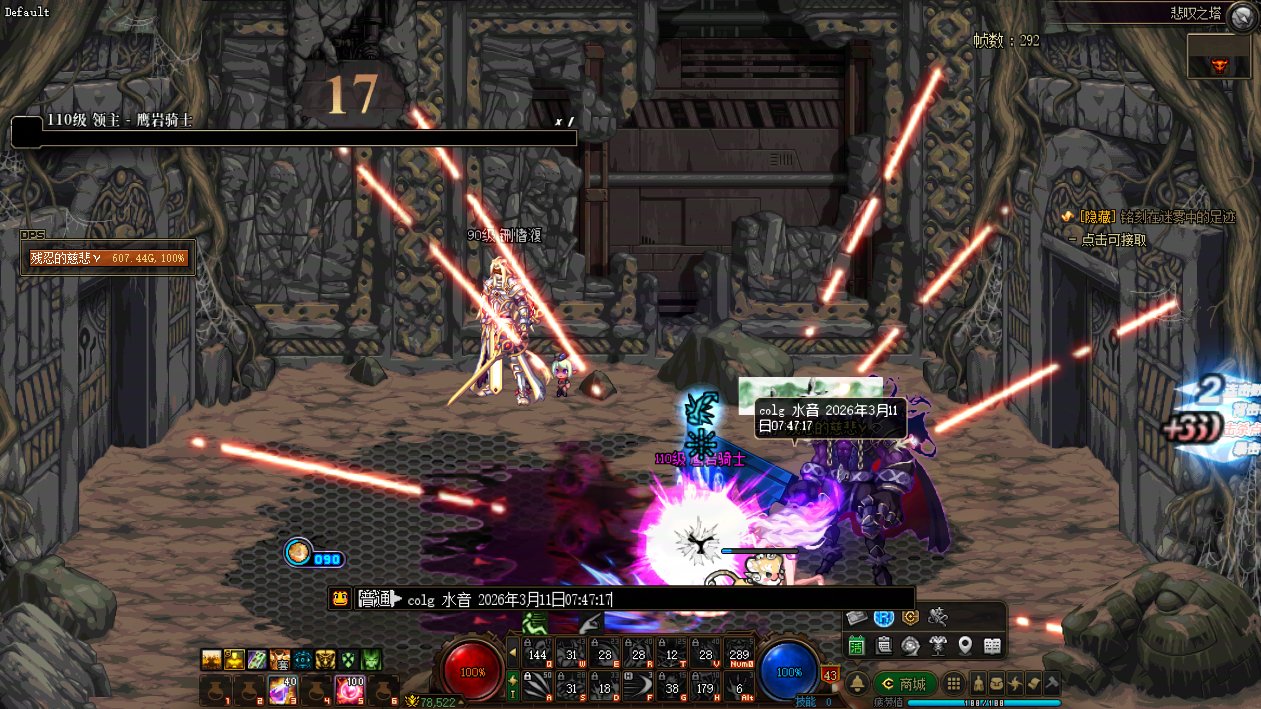Use the purple crystal item in slot 3
This screenshot has width=1261, height=709.
[x=280, y=689]
